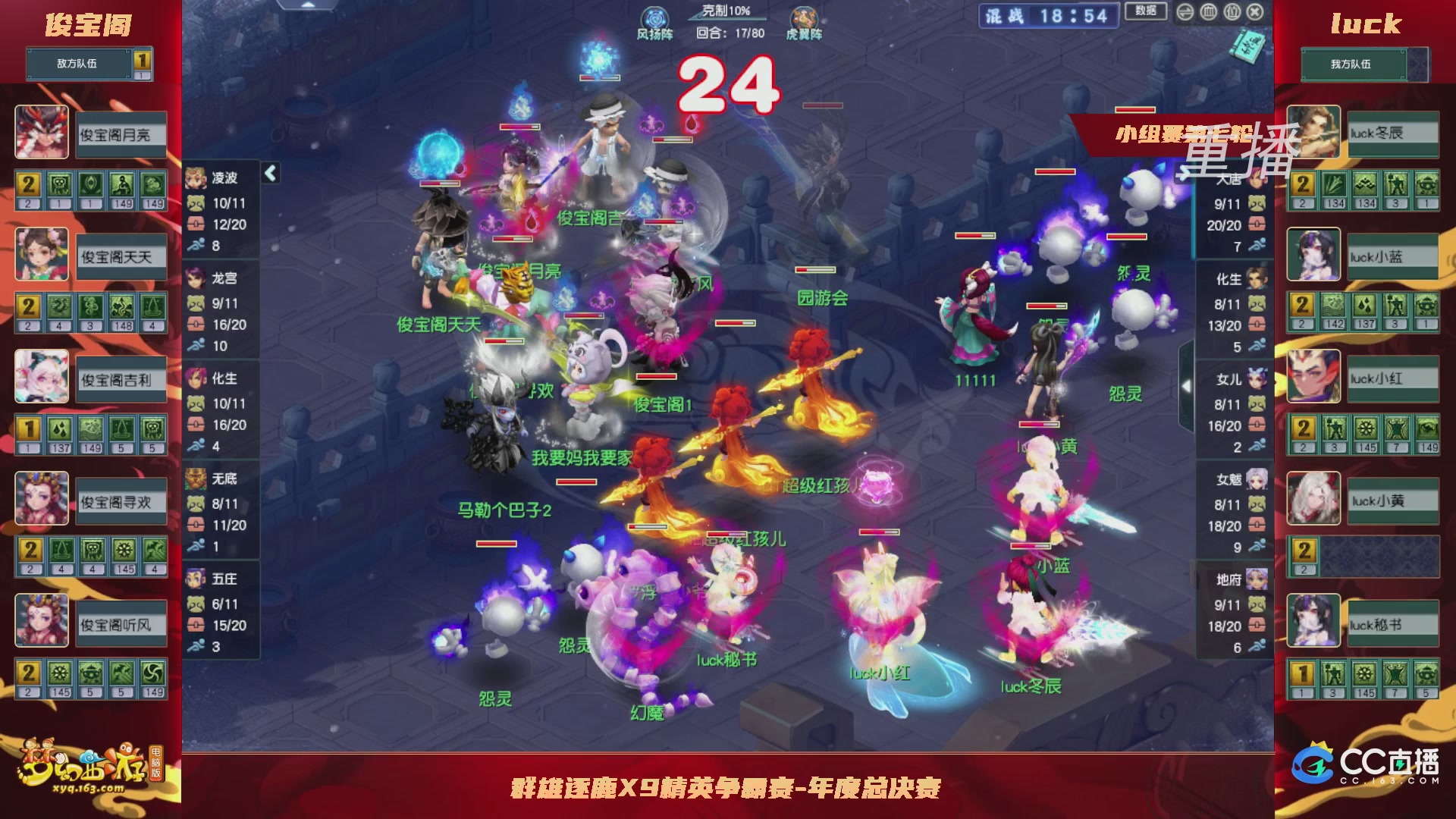Viewport: 1456px width, 819px height.
Task: Open the 数据 data panel
Action: click(1147, 12)
